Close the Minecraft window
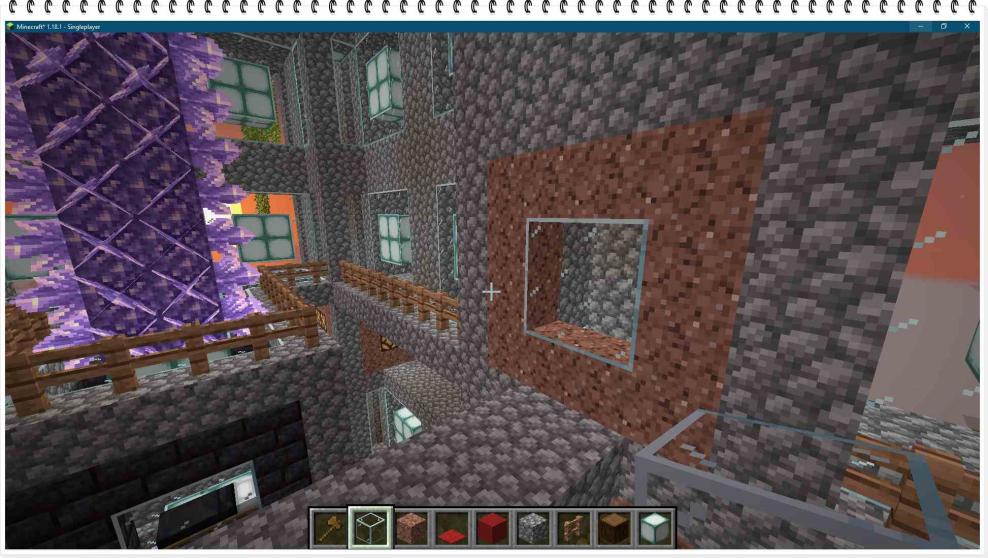 coord(967,26)
